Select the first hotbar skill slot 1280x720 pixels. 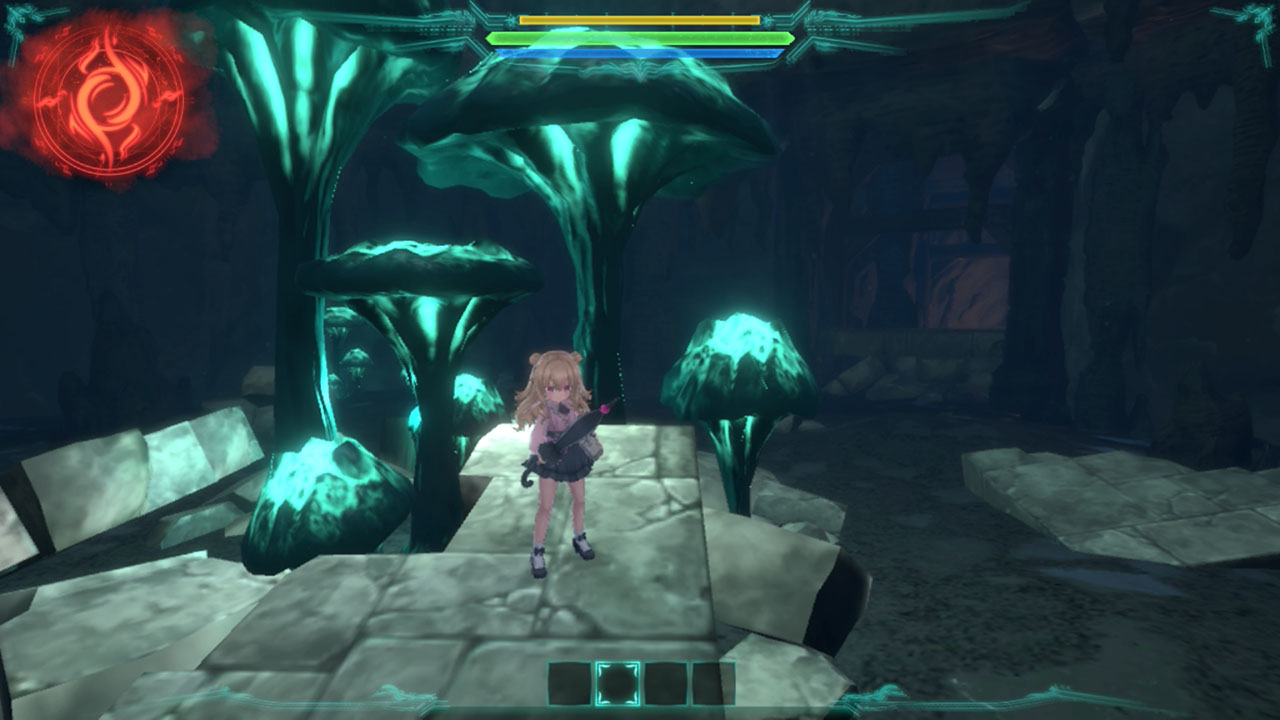click(x=569, y=684)
